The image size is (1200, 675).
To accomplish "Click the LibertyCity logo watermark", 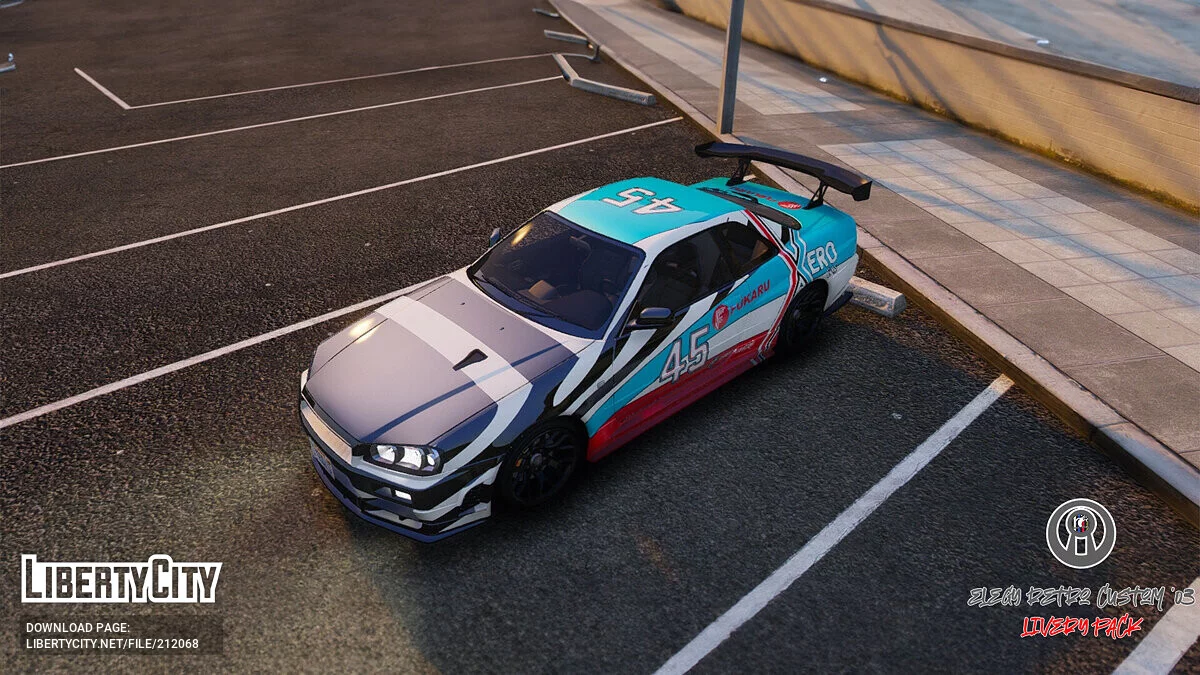I will pyautogui.click(x=121, y=580).
